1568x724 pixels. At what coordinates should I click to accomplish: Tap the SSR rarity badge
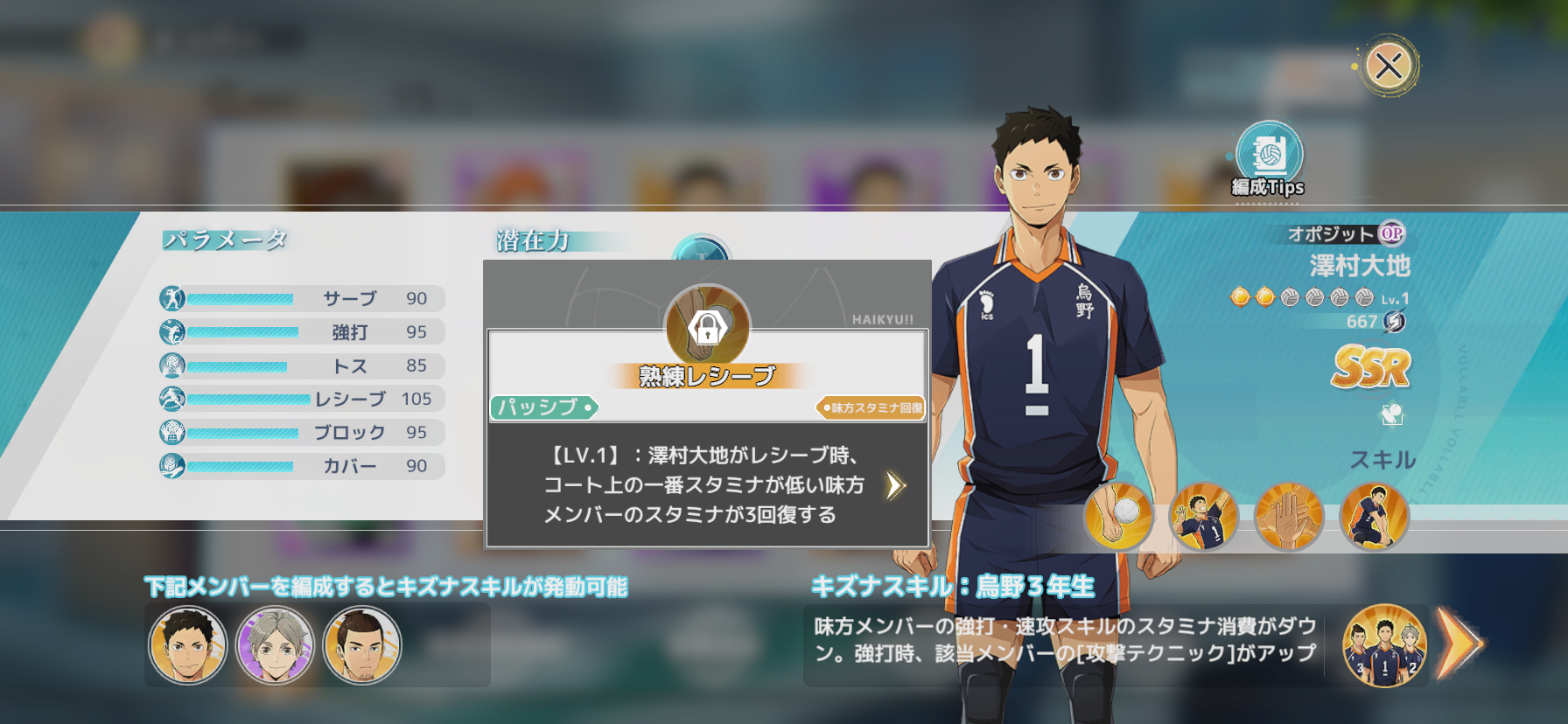click(x=1370, y=367)
